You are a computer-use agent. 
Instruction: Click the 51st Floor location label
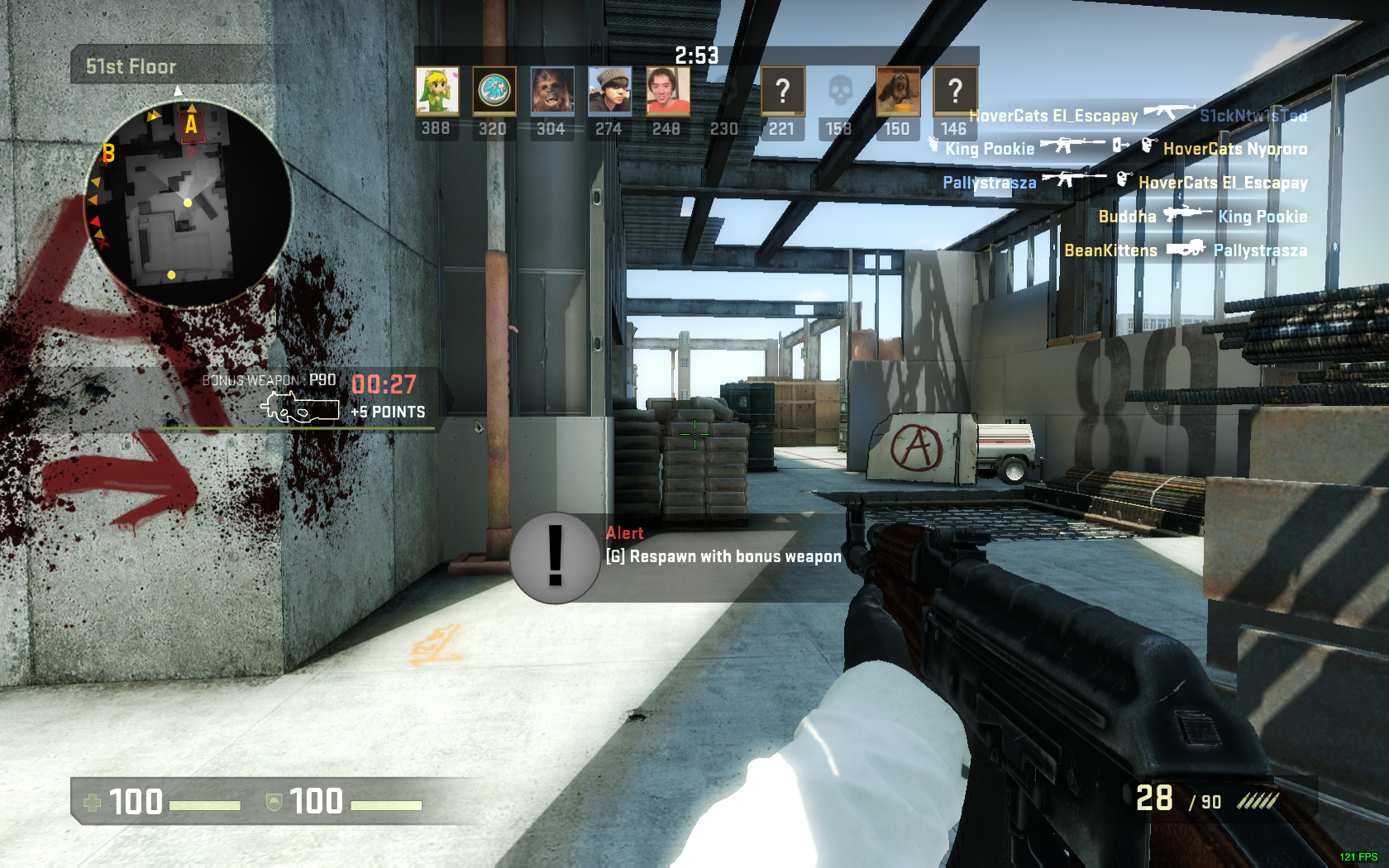pos(131,66)
